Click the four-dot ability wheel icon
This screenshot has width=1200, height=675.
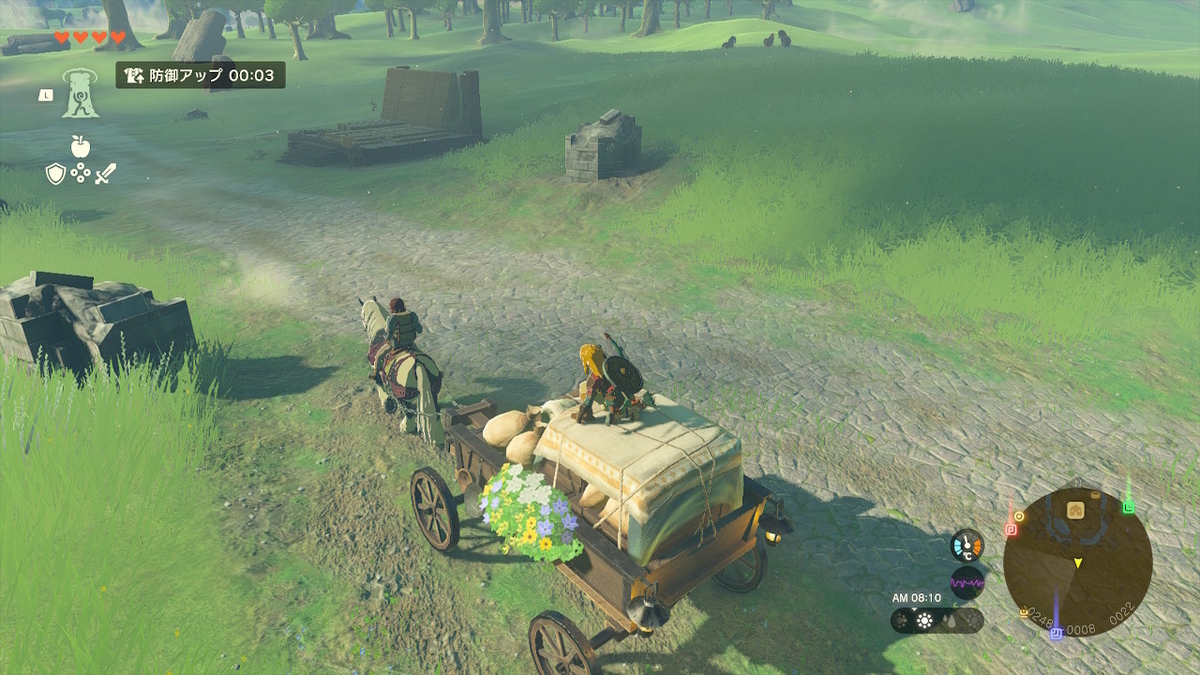81,174
